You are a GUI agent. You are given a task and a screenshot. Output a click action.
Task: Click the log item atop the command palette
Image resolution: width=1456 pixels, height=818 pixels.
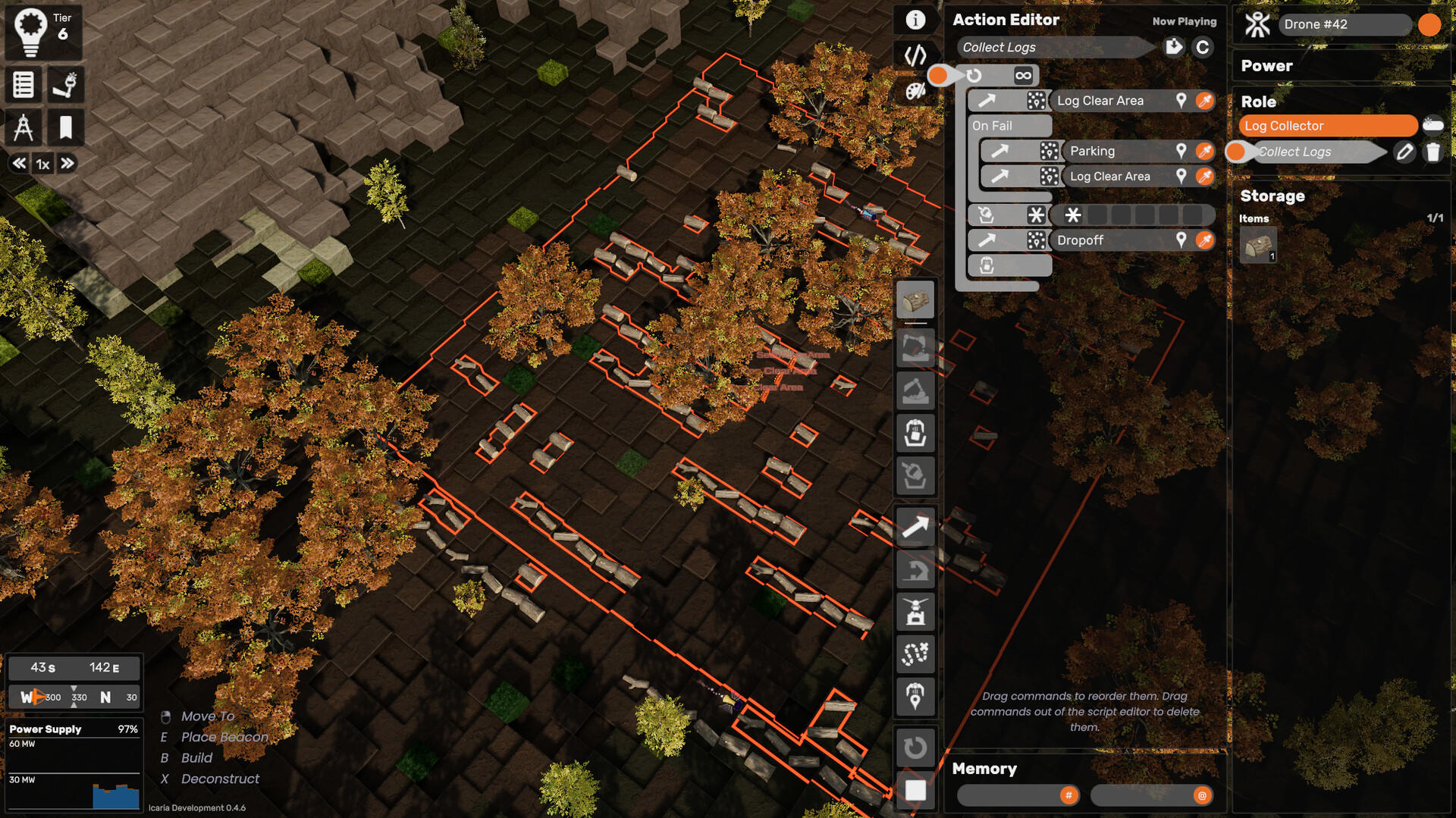tap(915, 299)
